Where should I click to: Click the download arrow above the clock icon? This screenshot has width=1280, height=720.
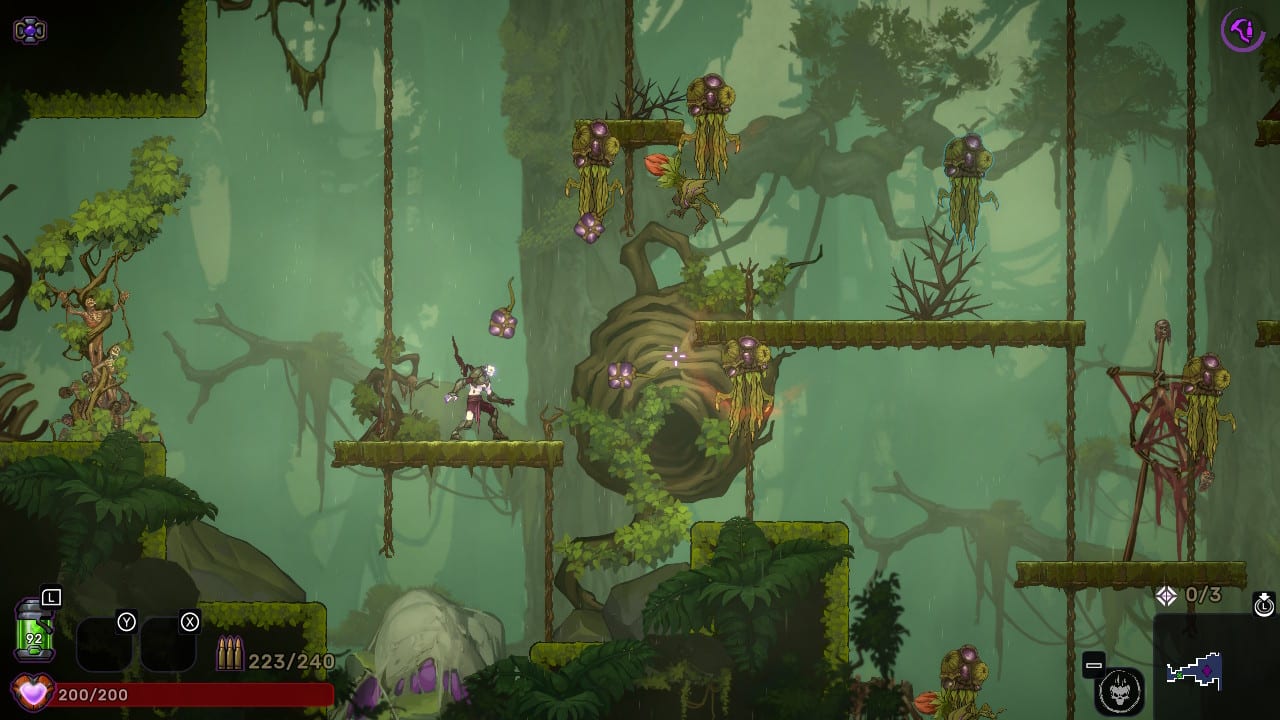coord(1264,596)
